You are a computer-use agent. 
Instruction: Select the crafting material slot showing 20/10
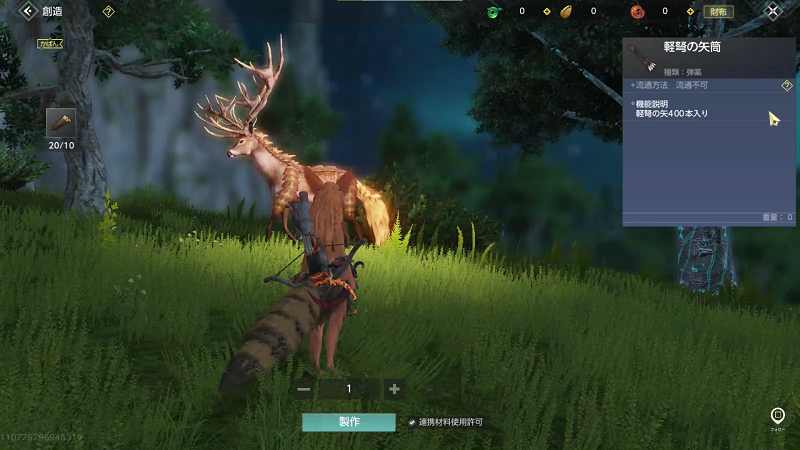coord(61,123)
